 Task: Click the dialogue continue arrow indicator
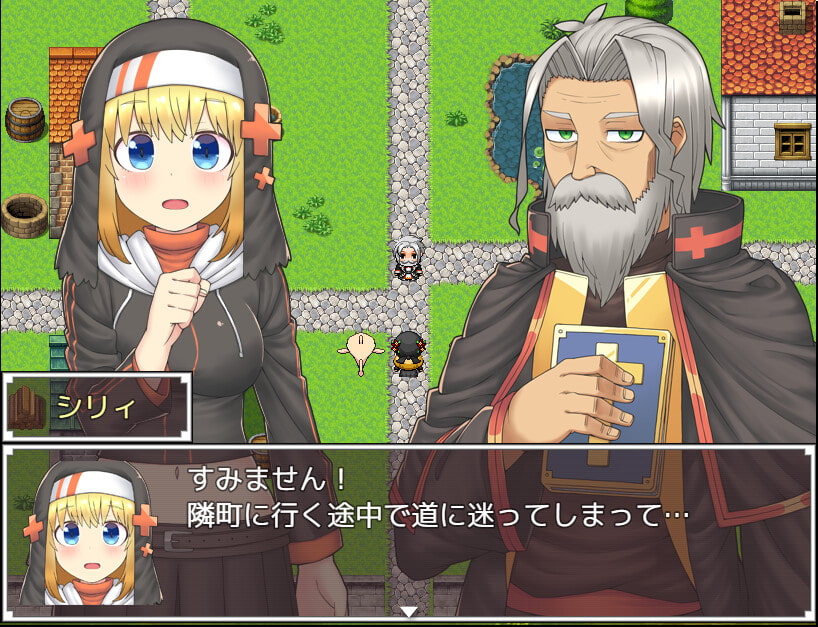coord(408,611)
